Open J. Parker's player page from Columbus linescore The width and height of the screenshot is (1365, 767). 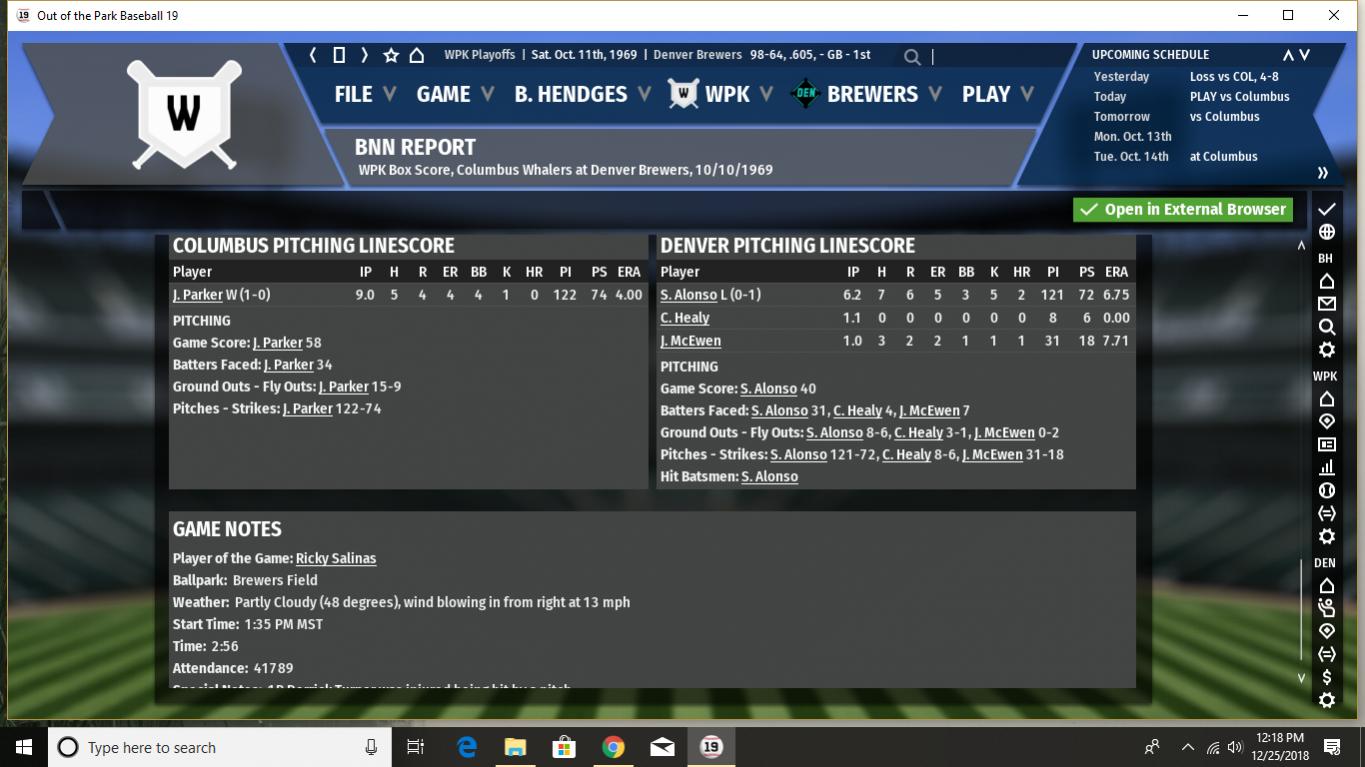pyautogui.click(x=197, y=295)
